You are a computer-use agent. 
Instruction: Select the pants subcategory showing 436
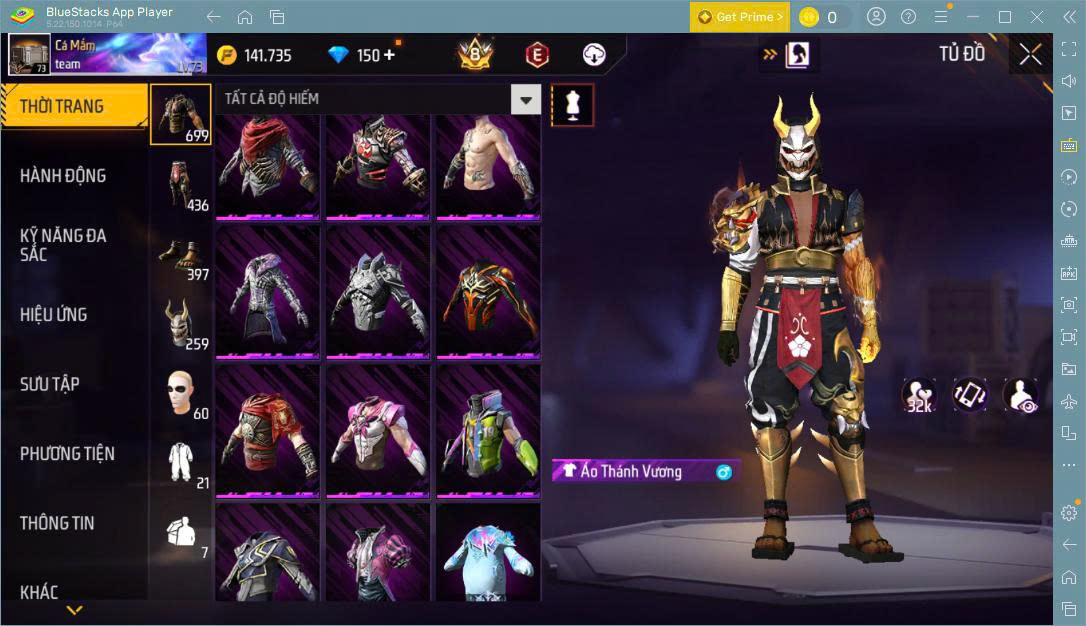(x=181, y=184)
